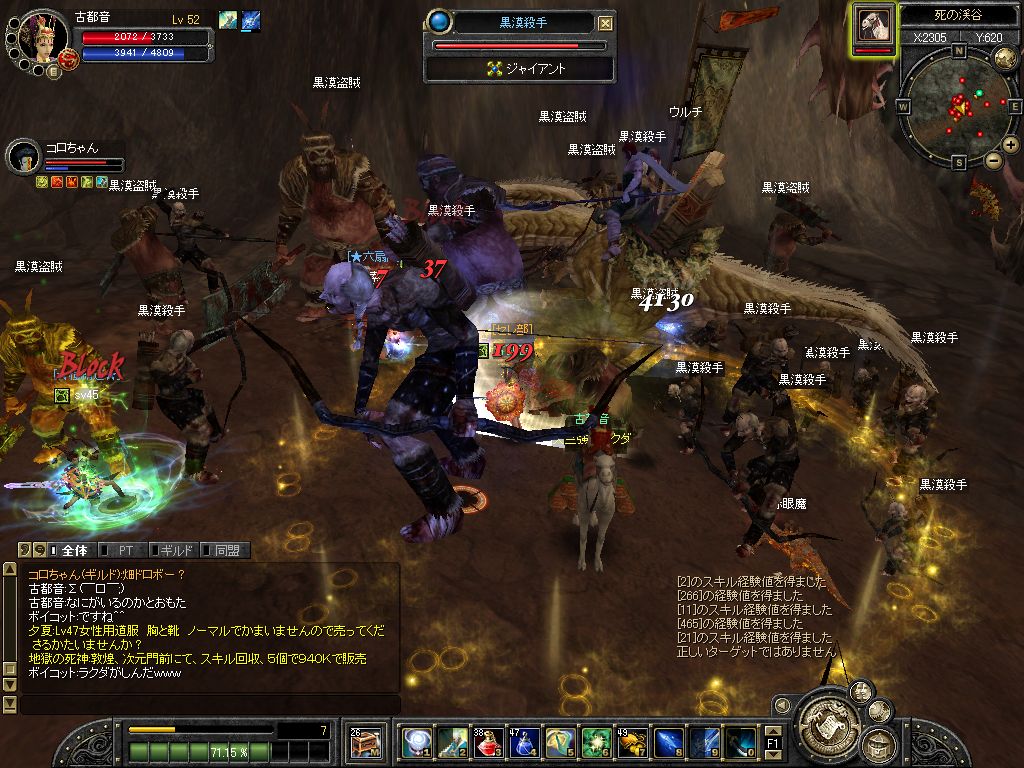Select party member コロちゃん portrait
This screenshot has height=768, width=1024.
pos(23,155)
